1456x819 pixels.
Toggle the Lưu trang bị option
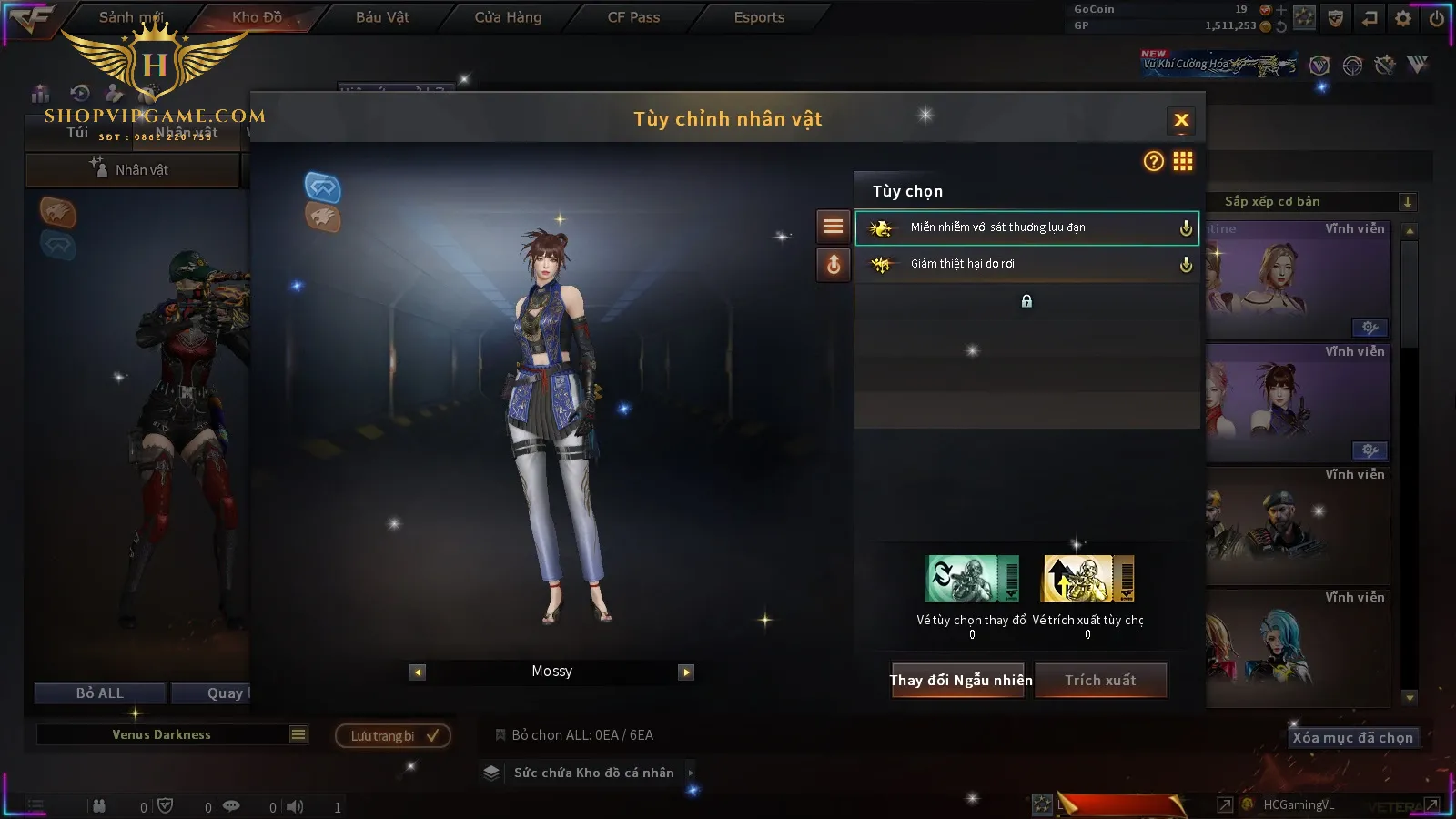pos(393,736)
